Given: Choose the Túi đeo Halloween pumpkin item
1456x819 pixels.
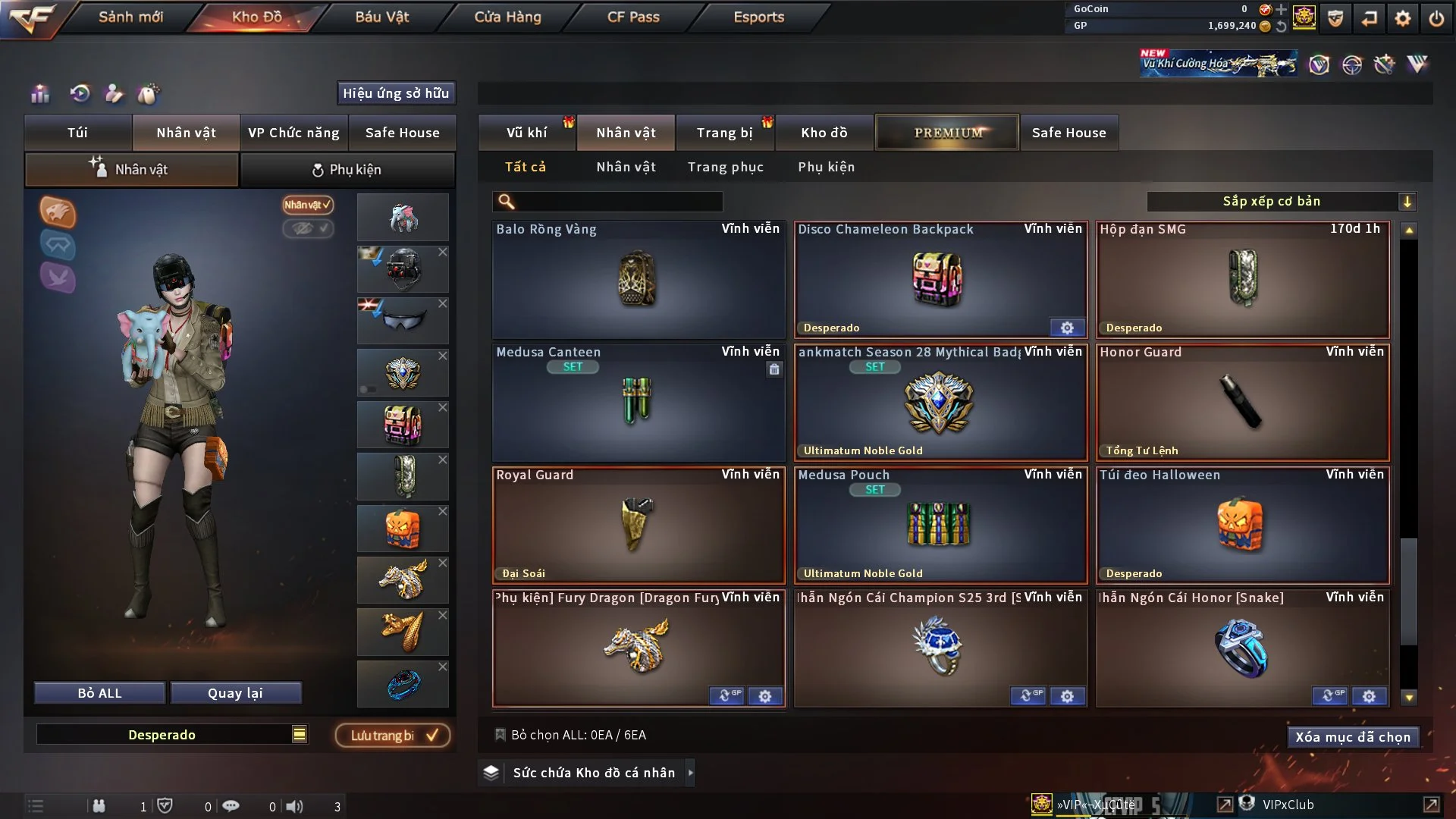Looking at the screenshot, I should [x=1242, y=525].
